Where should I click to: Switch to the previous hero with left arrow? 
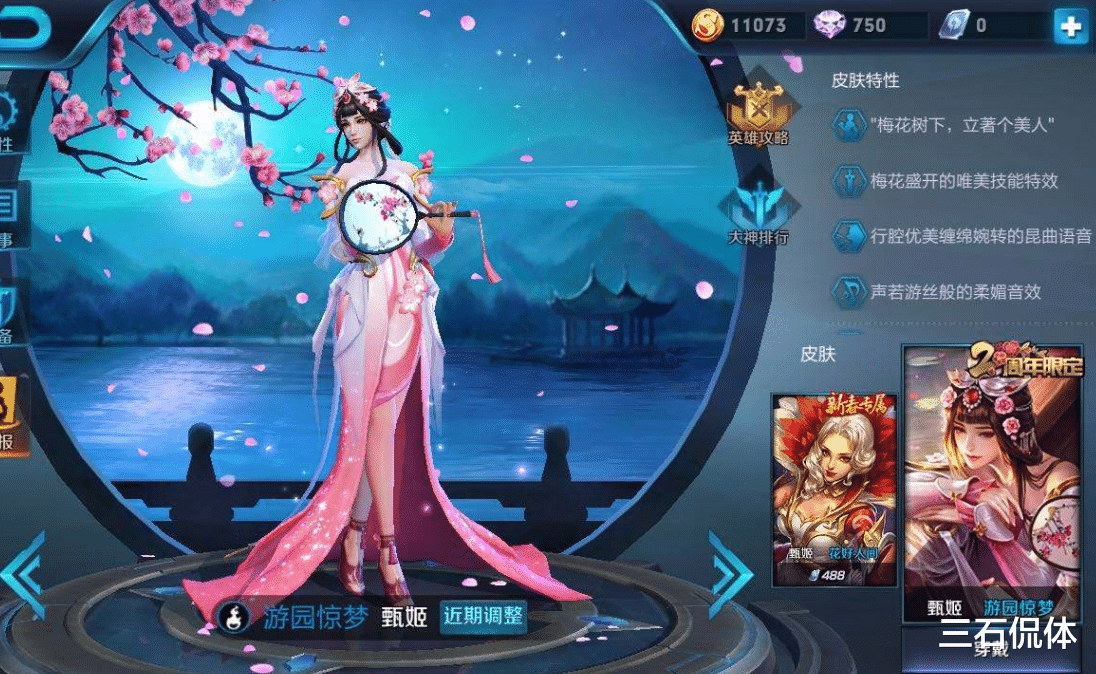pos(24,574)
